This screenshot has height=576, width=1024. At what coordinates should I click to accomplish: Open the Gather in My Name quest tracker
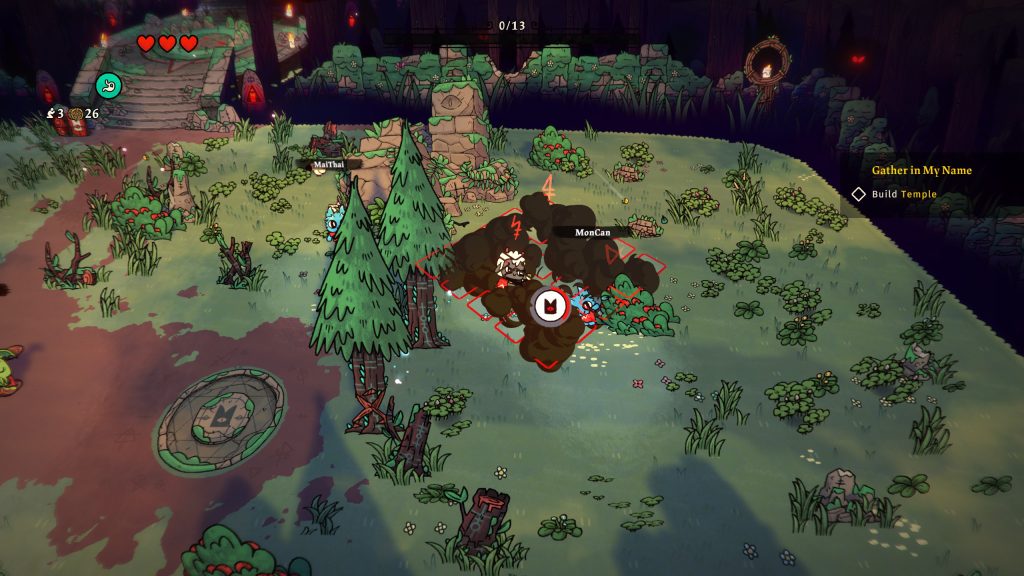point(920,170)
